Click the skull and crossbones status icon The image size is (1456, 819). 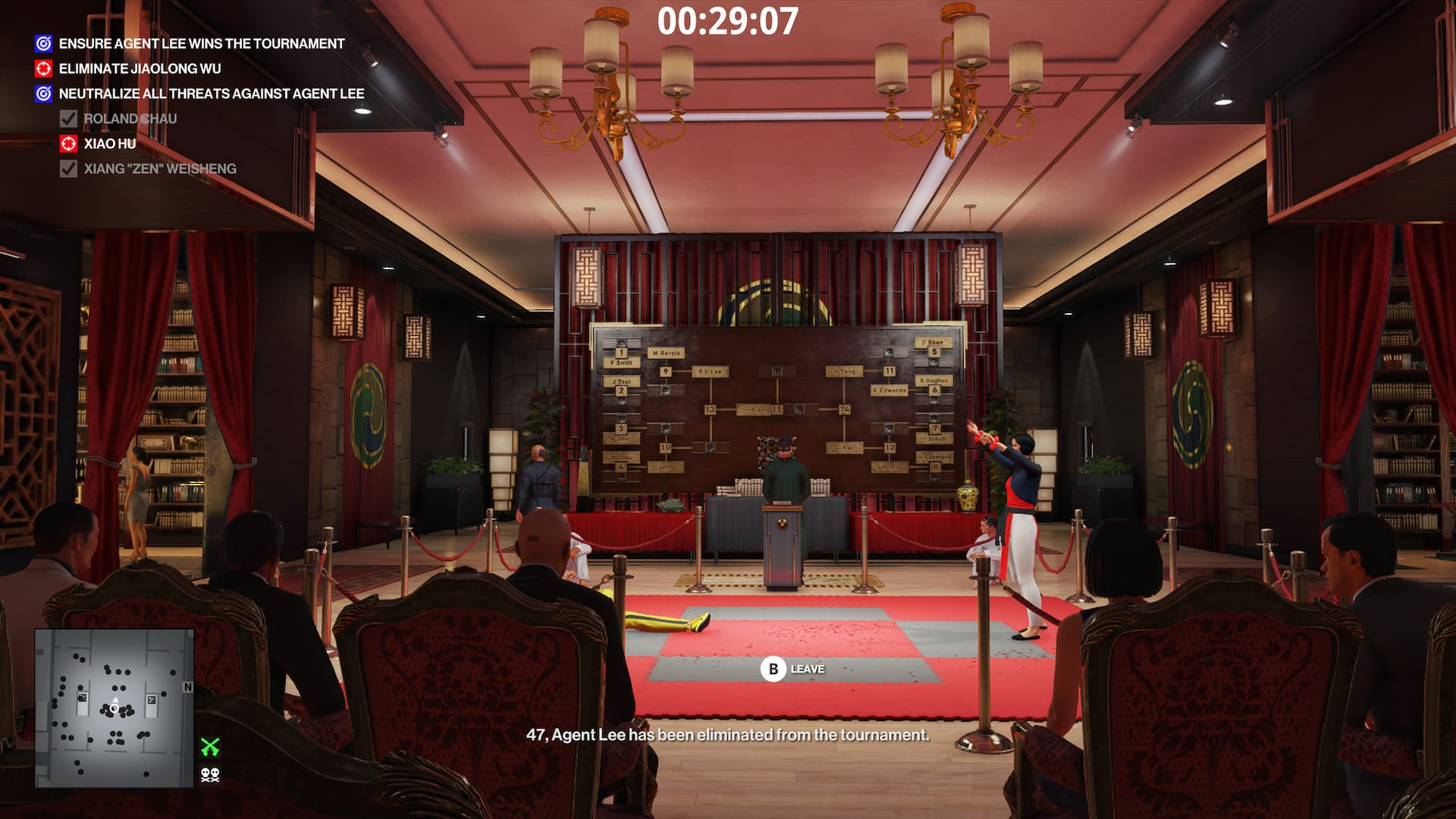point(210,774)
